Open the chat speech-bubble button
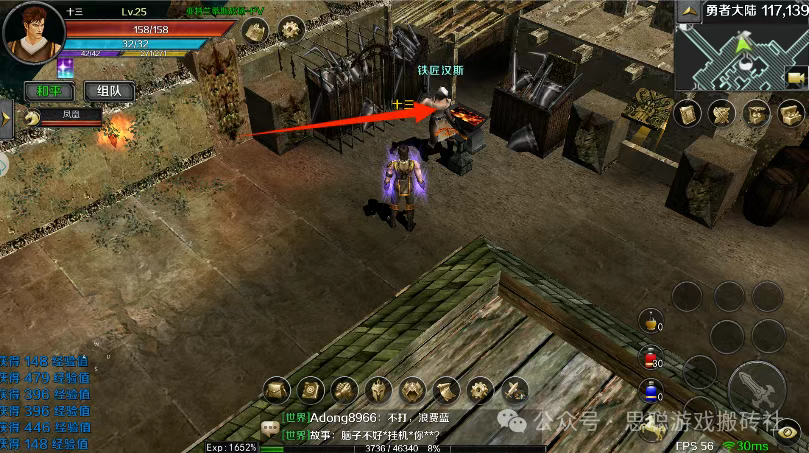This screenshot has height=453, width=809. [x=269, y=428]
